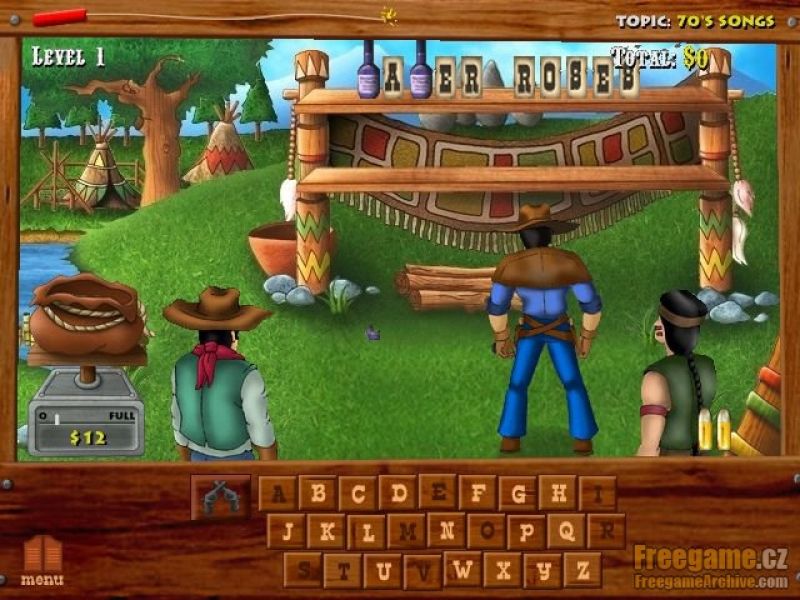Choose the letter W tile

click(463, 569)
